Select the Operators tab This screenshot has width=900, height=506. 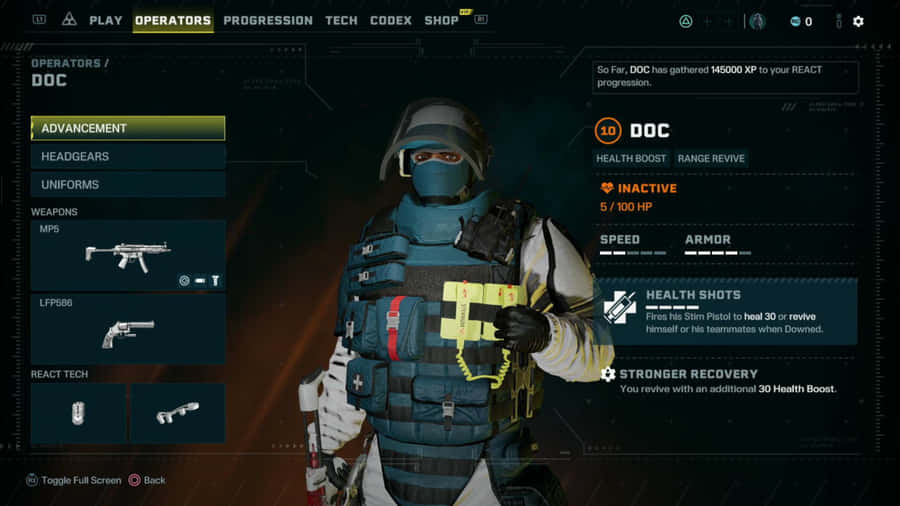(x=173, y=20)
